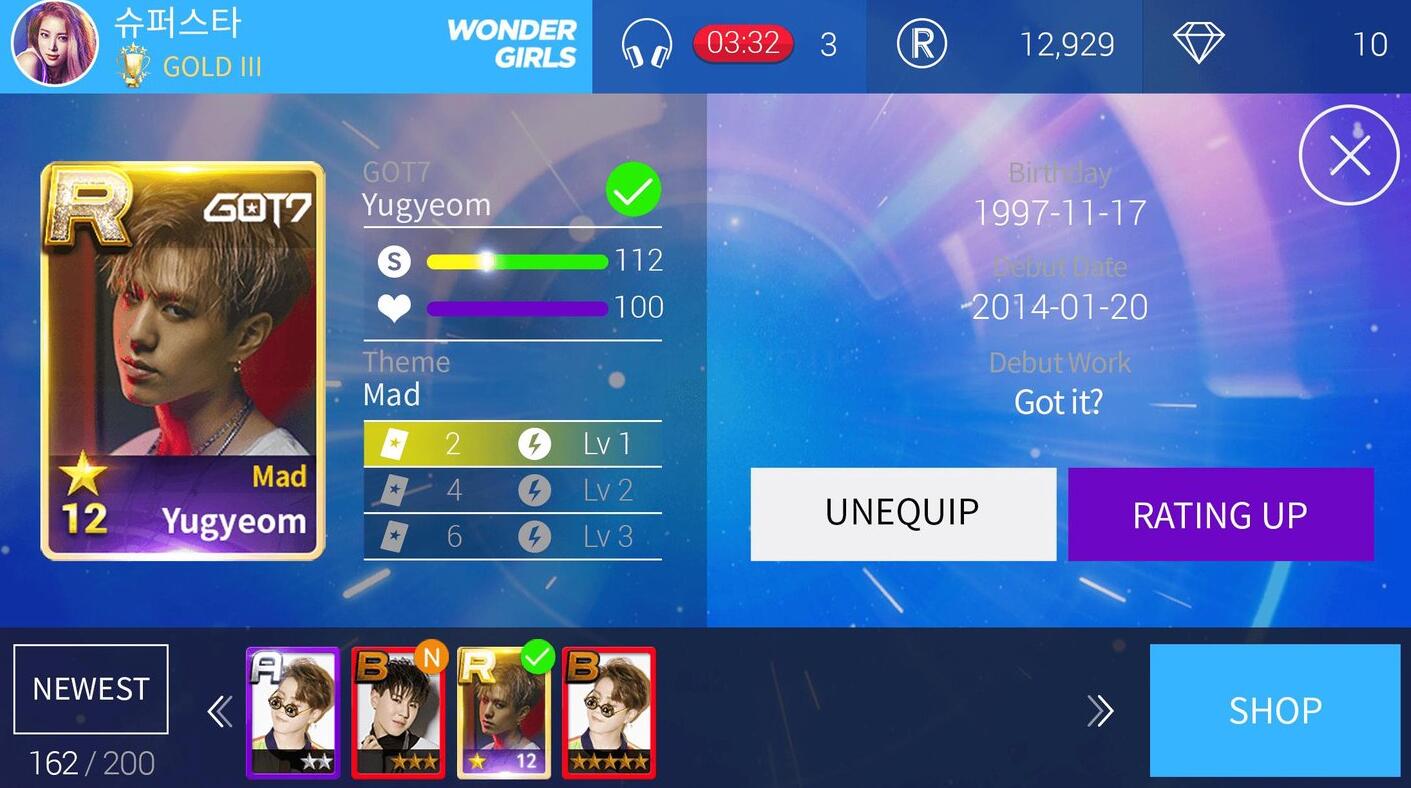Select the Mad theme label

tap(391, 394)
